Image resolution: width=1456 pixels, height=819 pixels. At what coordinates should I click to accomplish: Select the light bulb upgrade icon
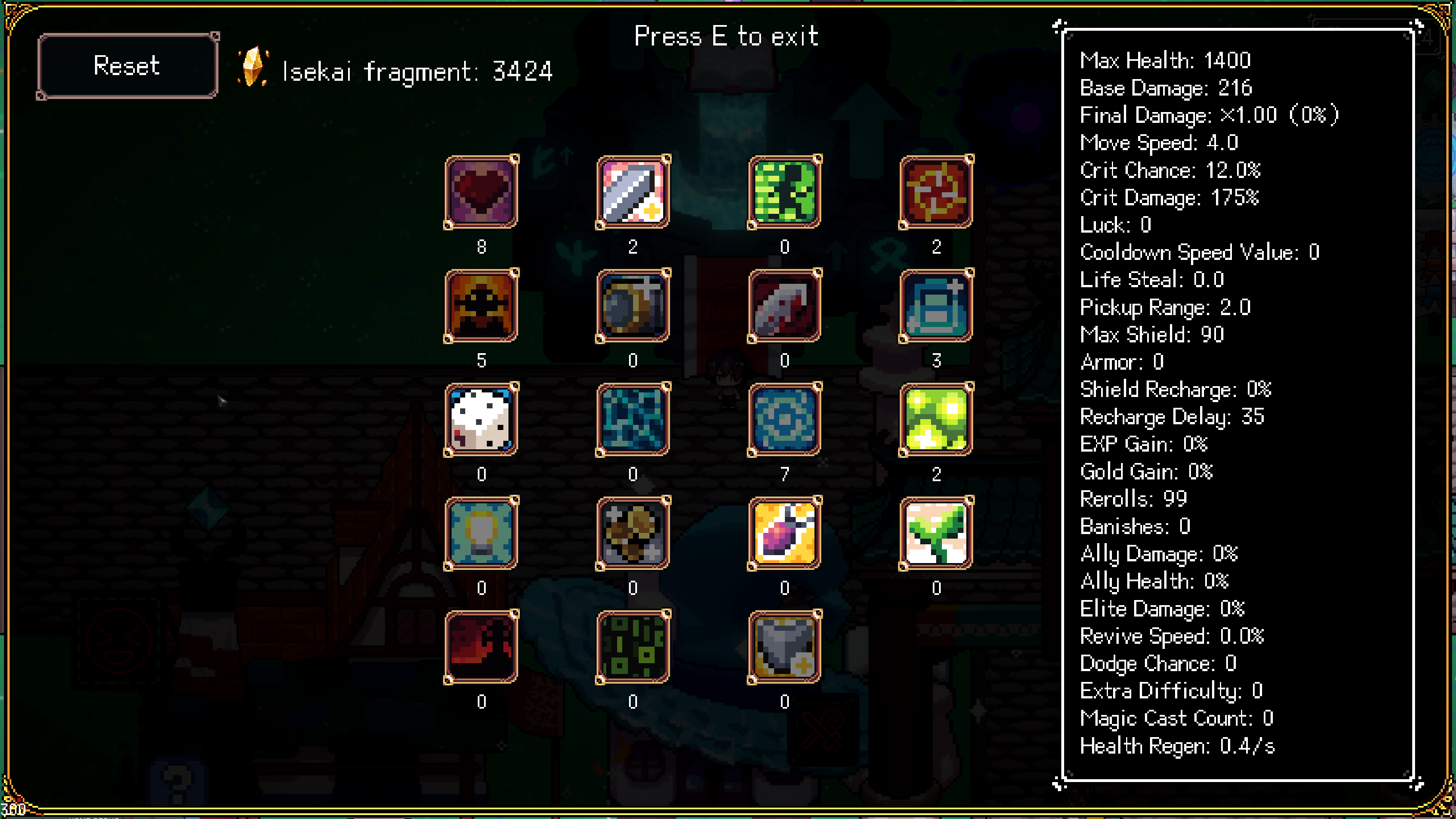[481, 533]
